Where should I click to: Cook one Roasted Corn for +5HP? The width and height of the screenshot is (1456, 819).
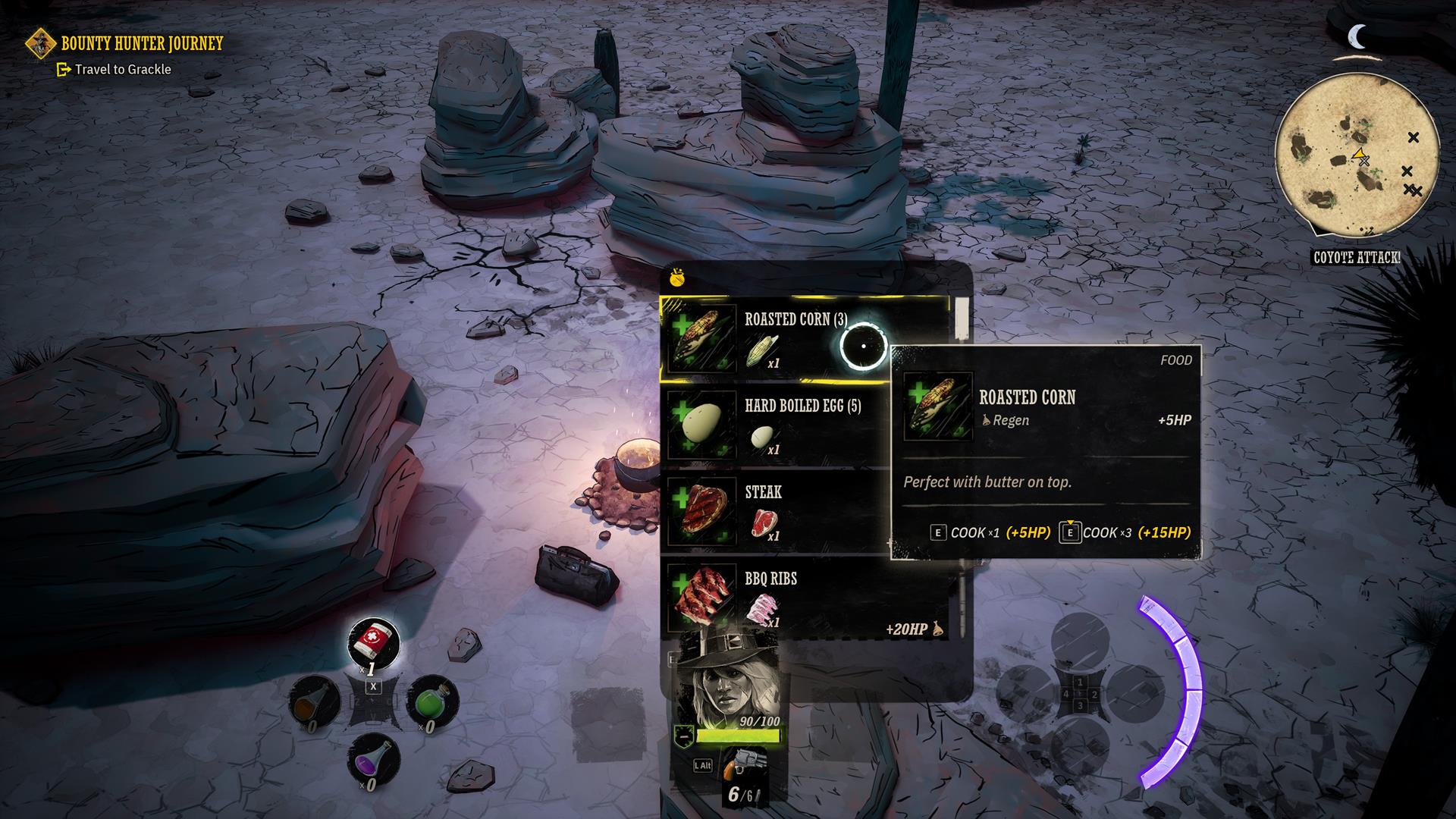pyautogui.click(x=990, y=532)
